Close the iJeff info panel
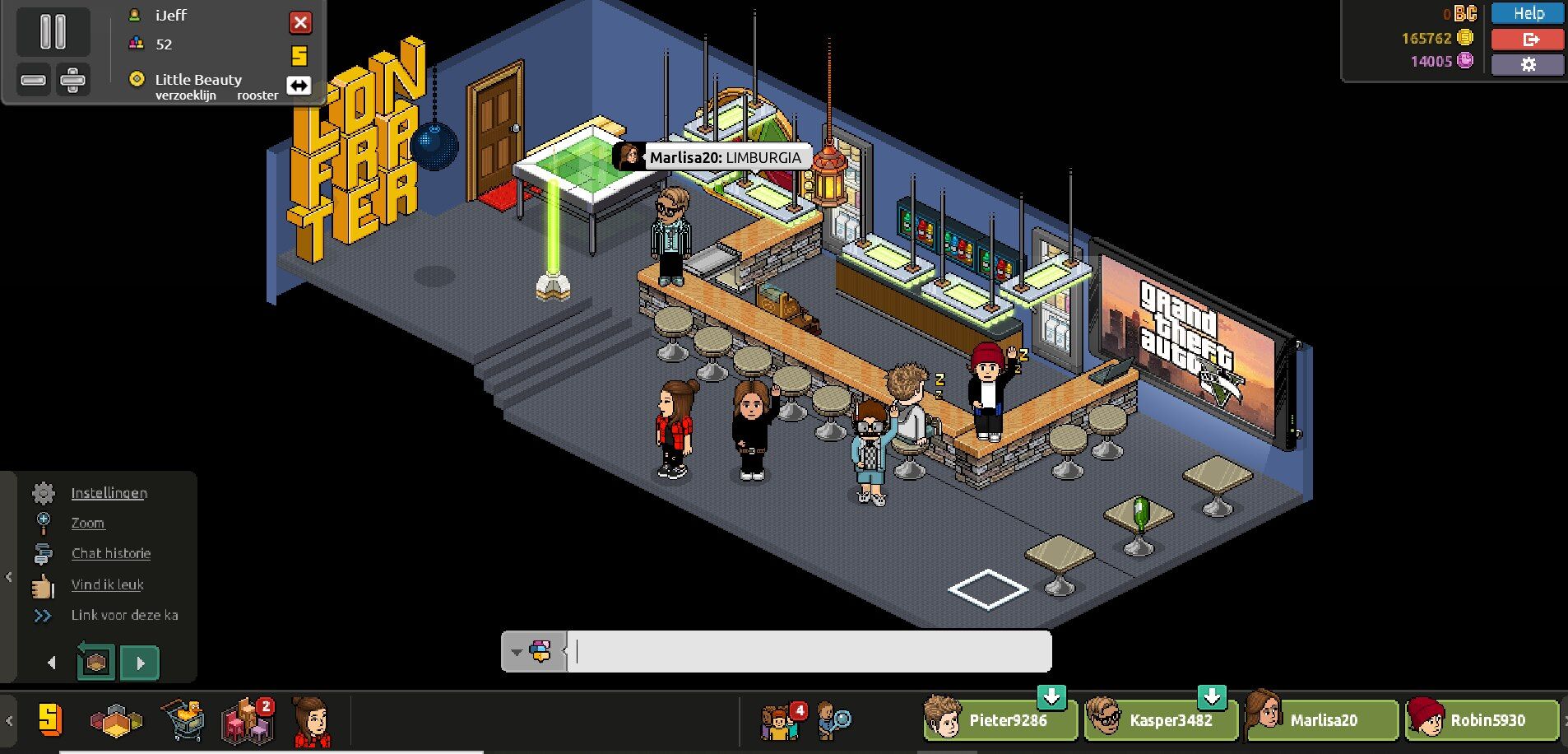The width and height of the screenshot is (1568, 754). 300,22
